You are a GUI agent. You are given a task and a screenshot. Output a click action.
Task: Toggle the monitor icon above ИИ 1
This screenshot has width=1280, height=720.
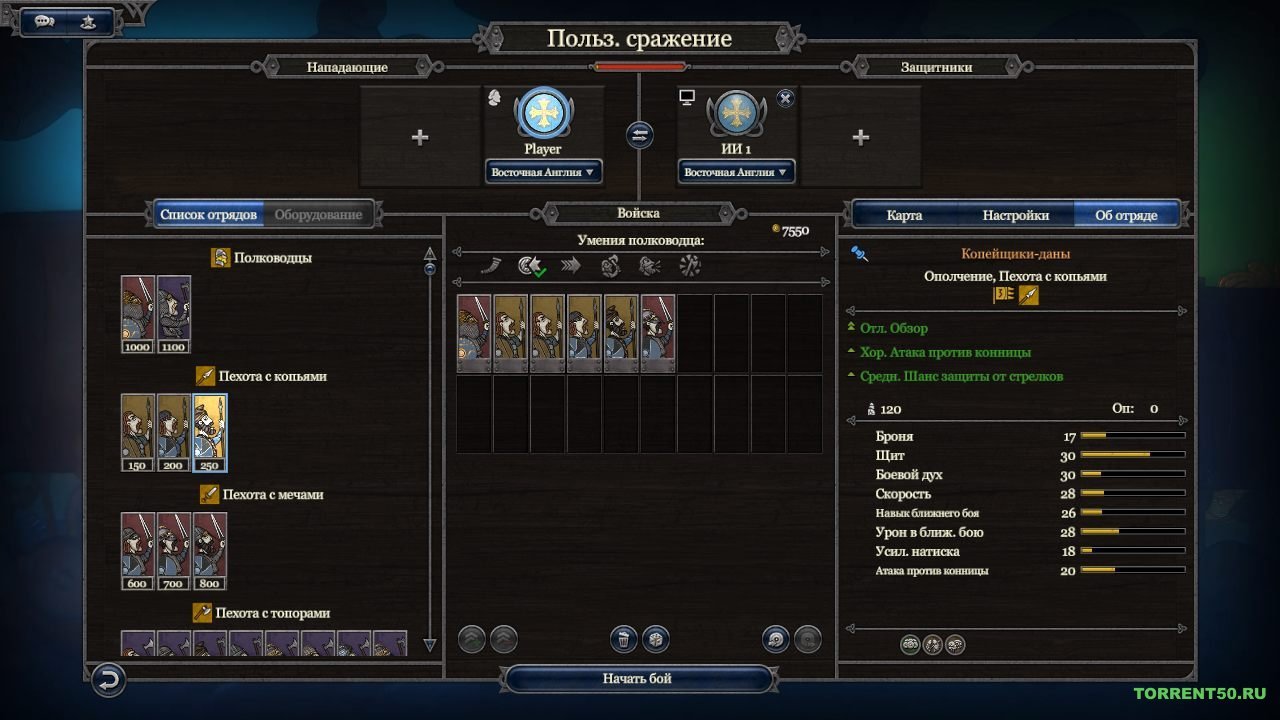686,97
